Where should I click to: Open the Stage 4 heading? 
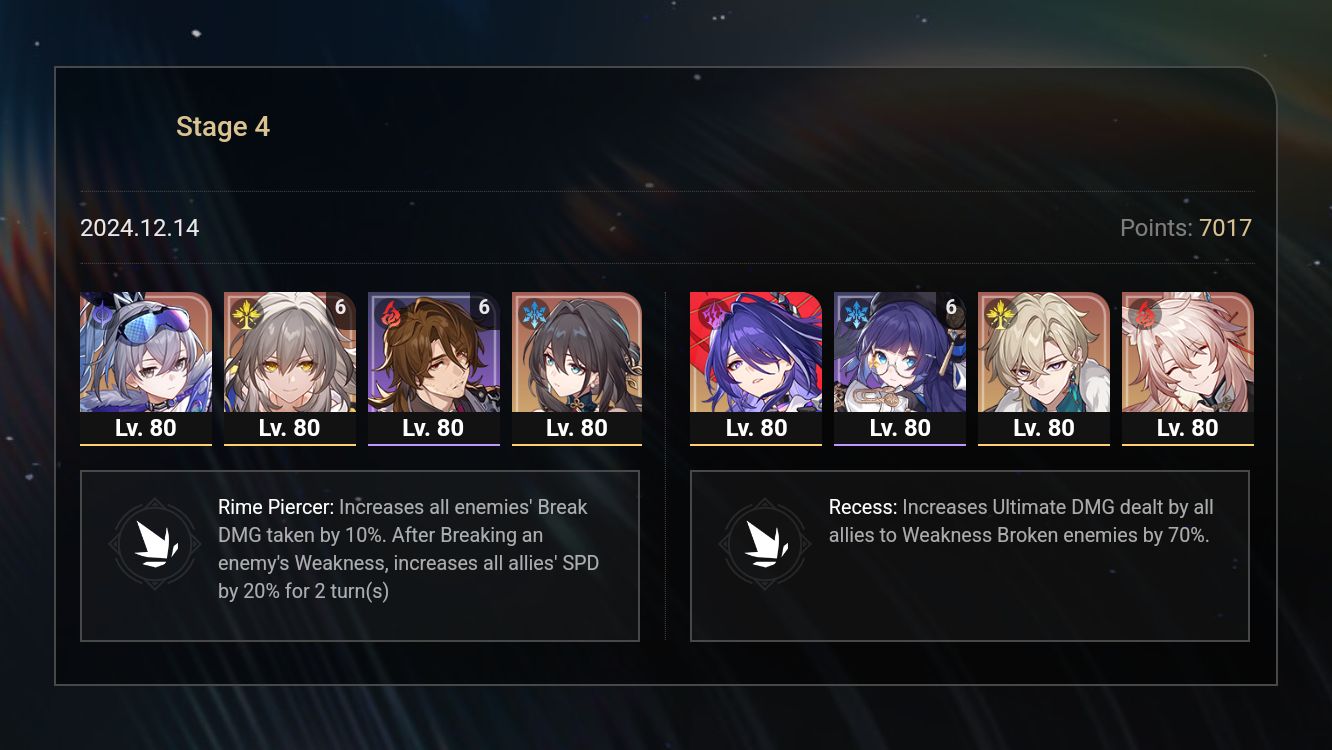(x=223, y=126)
